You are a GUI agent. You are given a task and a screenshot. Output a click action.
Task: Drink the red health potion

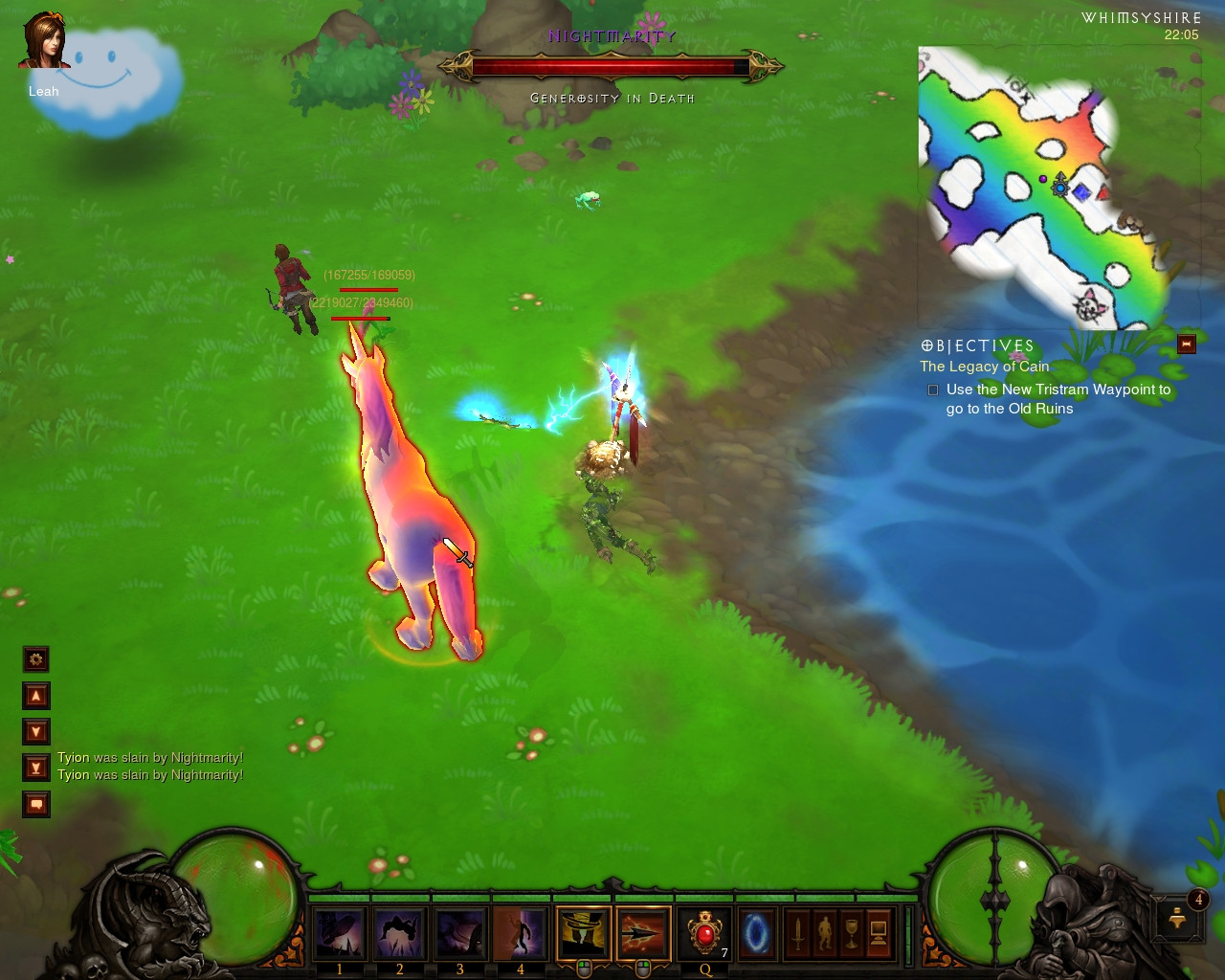(x=705, y=932)
